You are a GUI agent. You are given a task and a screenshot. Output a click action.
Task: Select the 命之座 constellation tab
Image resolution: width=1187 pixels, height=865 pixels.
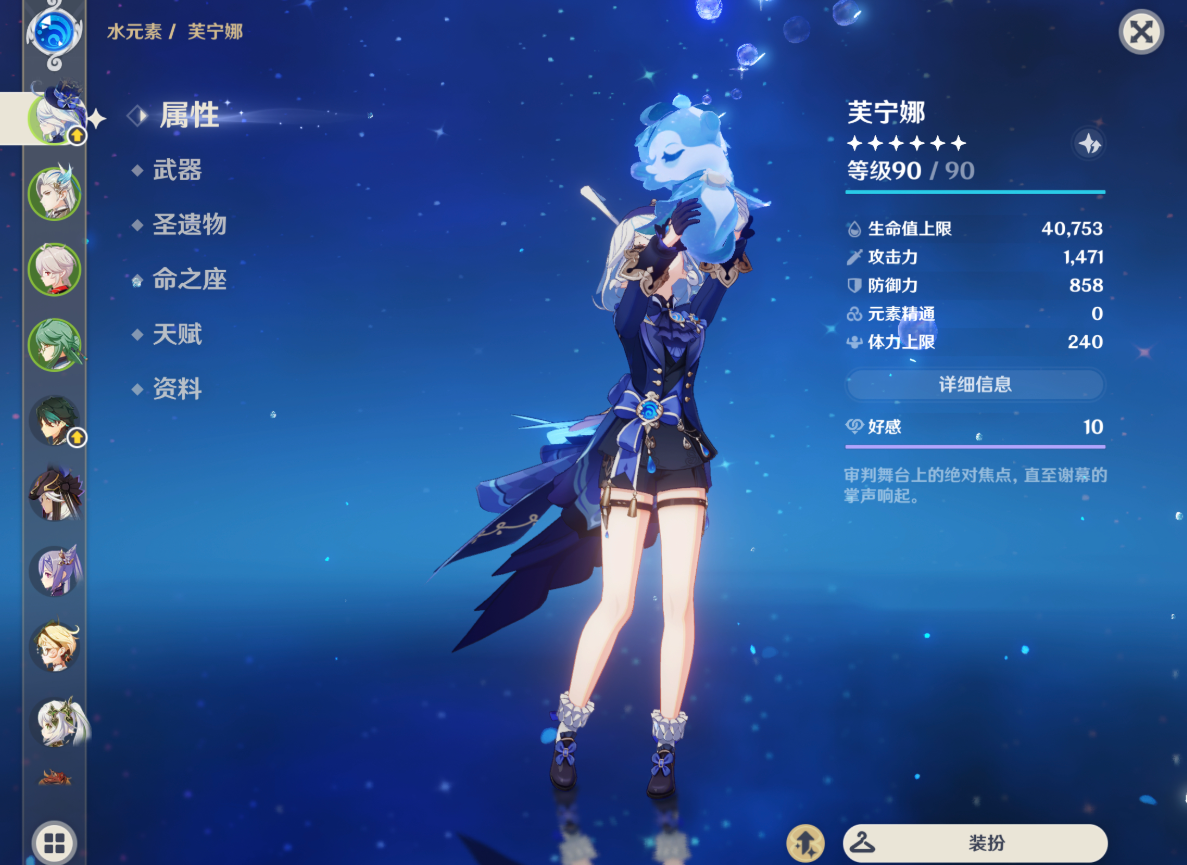point(189,280)
